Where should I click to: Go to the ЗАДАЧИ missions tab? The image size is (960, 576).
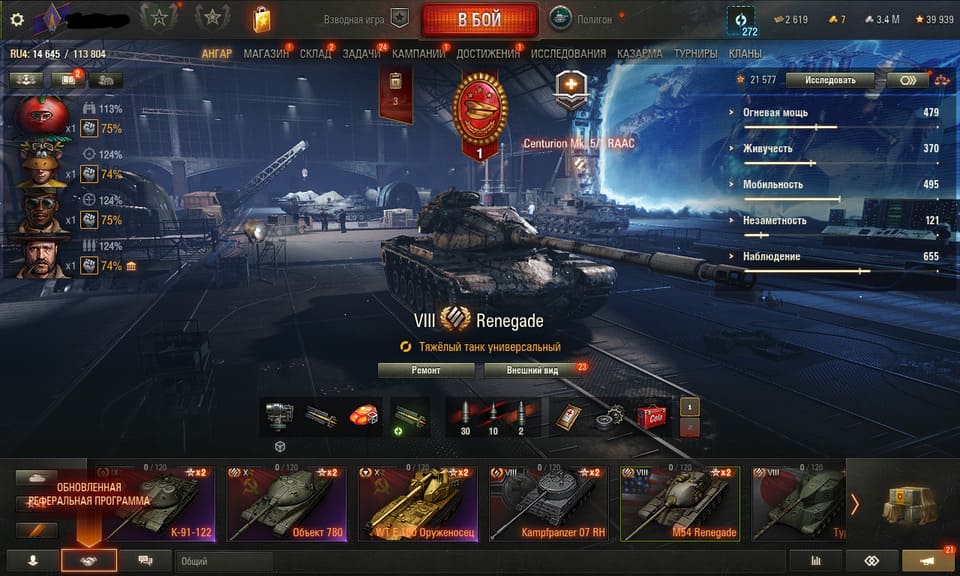click(x=360, y=53)
